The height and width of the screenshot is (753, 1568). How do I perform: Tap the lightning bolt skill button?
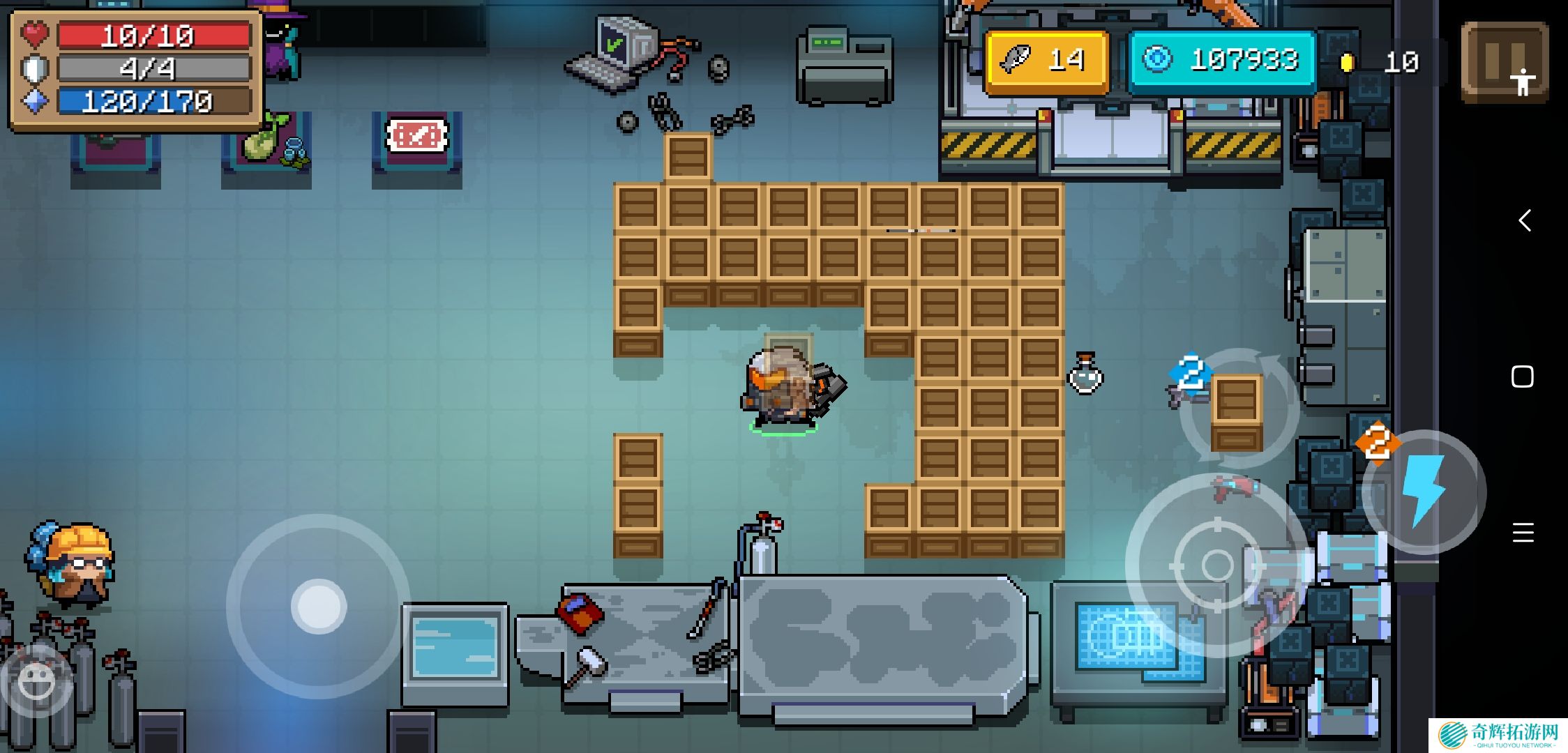(1423, 492)
